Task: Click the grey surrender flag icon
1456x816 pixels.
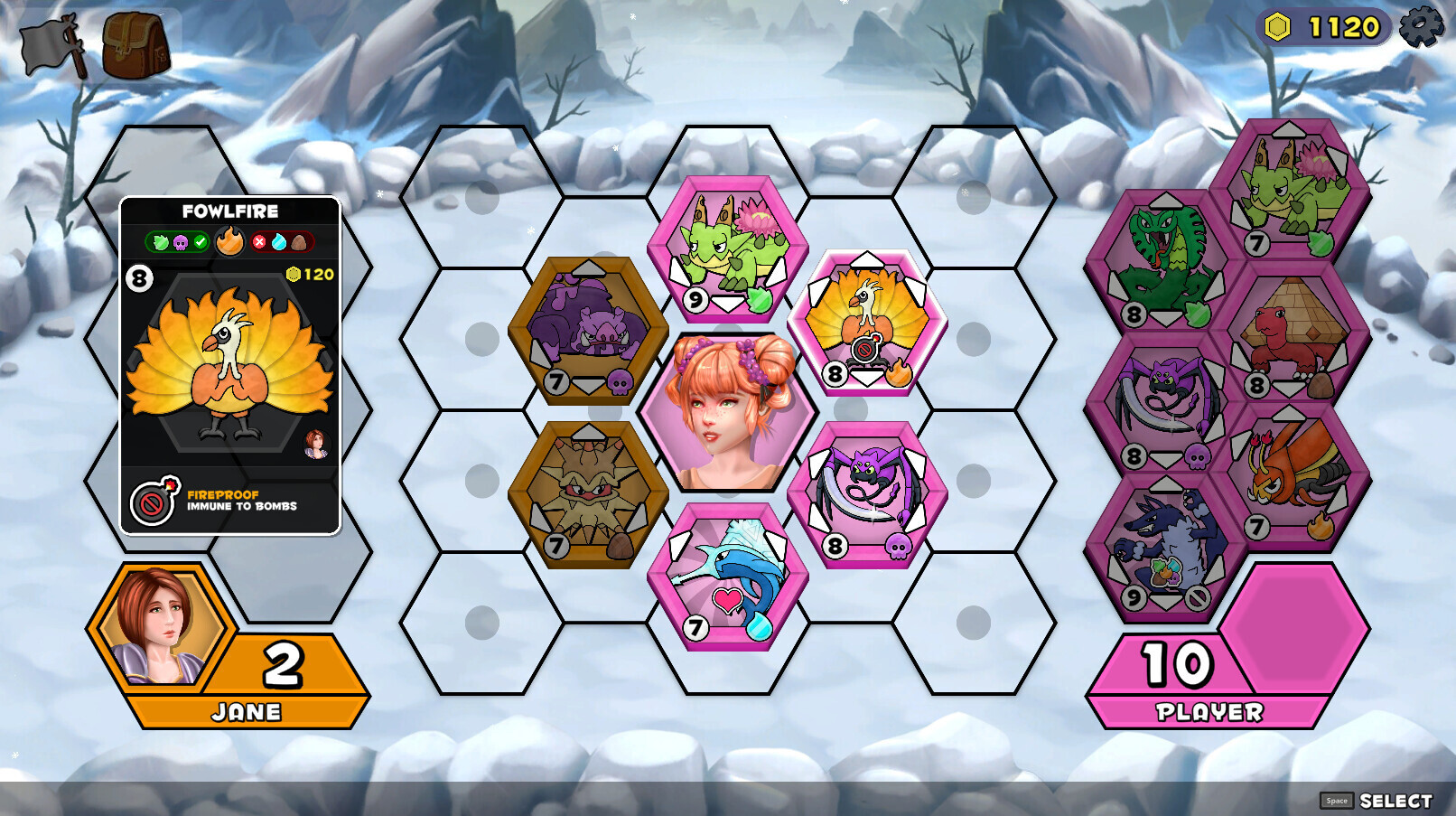Action: [53, 45]
